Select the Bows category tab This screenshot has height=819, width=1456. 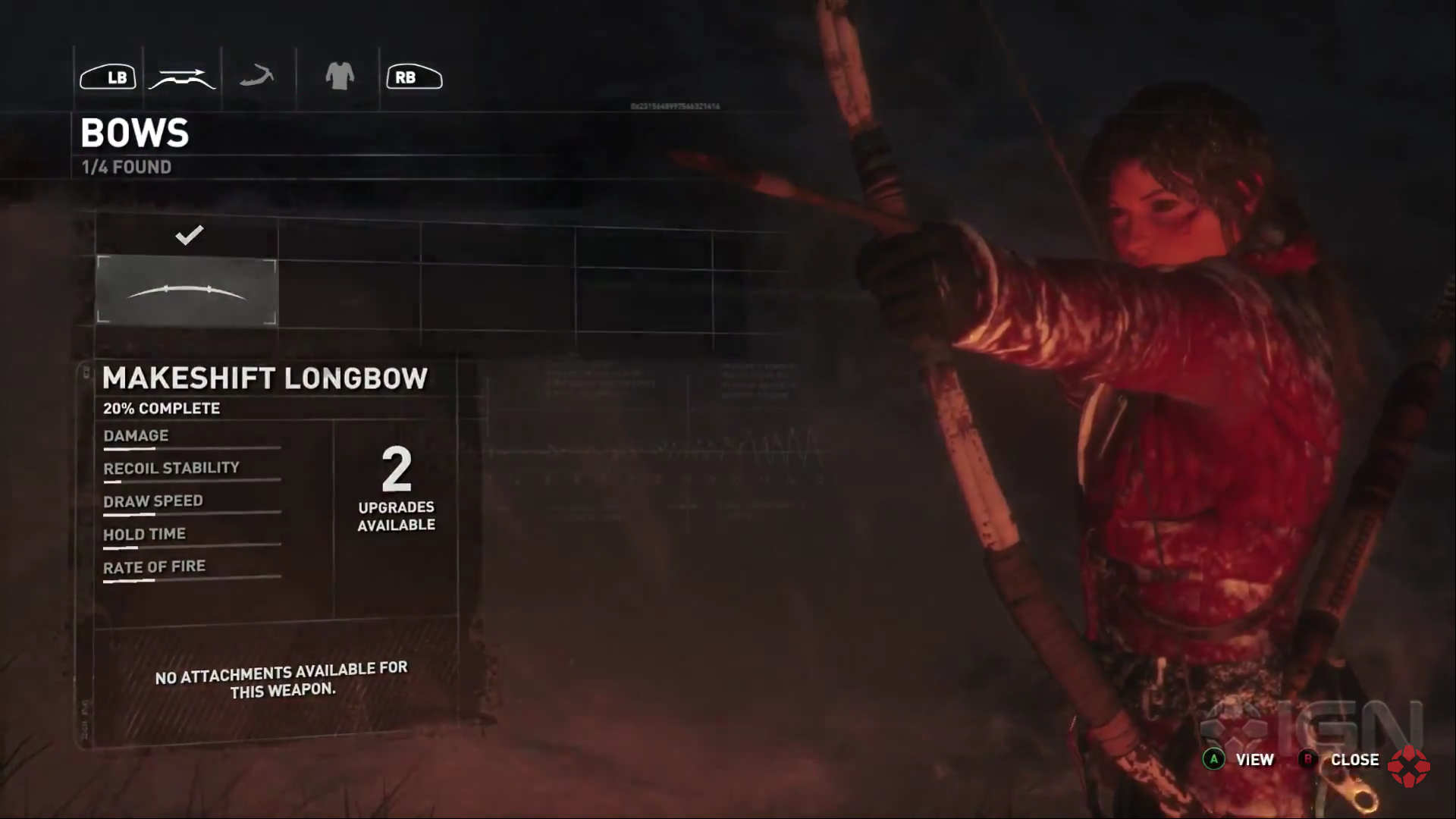pyautogui.click(x=182, y=78)
